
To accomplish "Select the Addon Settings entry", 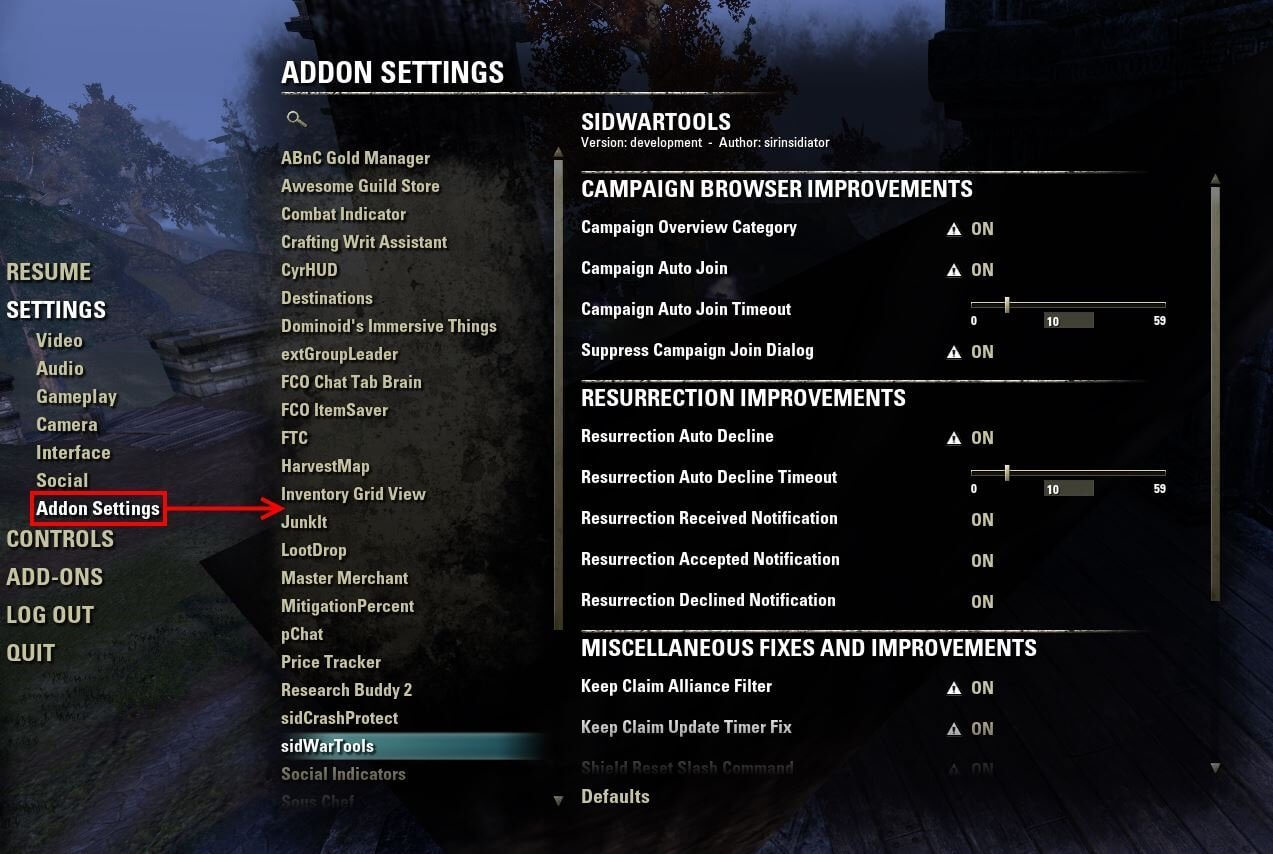I will [97, 509].
